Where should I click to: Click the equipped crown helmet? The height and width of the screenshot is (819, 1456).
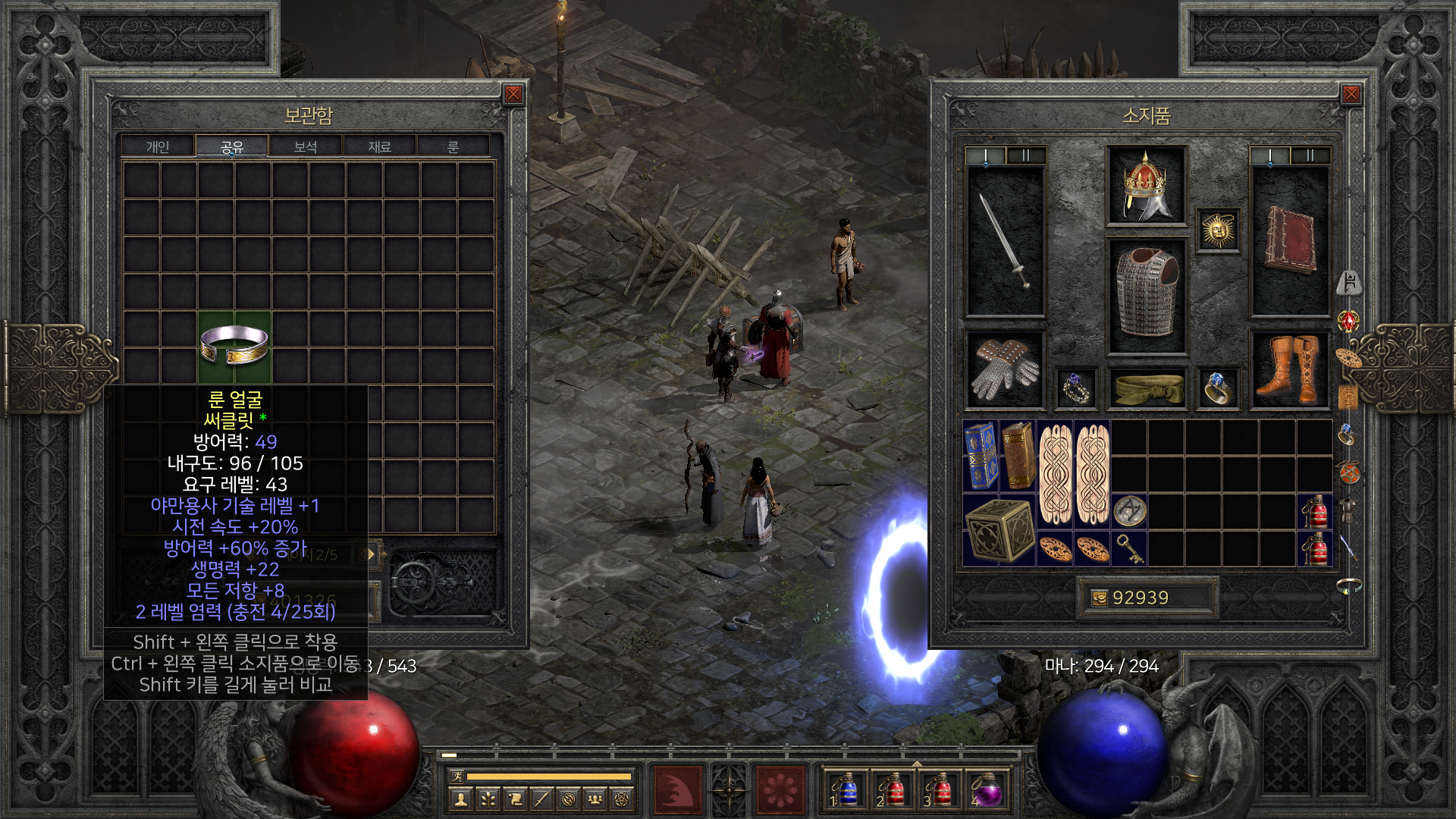click(x=1146, y=186)
